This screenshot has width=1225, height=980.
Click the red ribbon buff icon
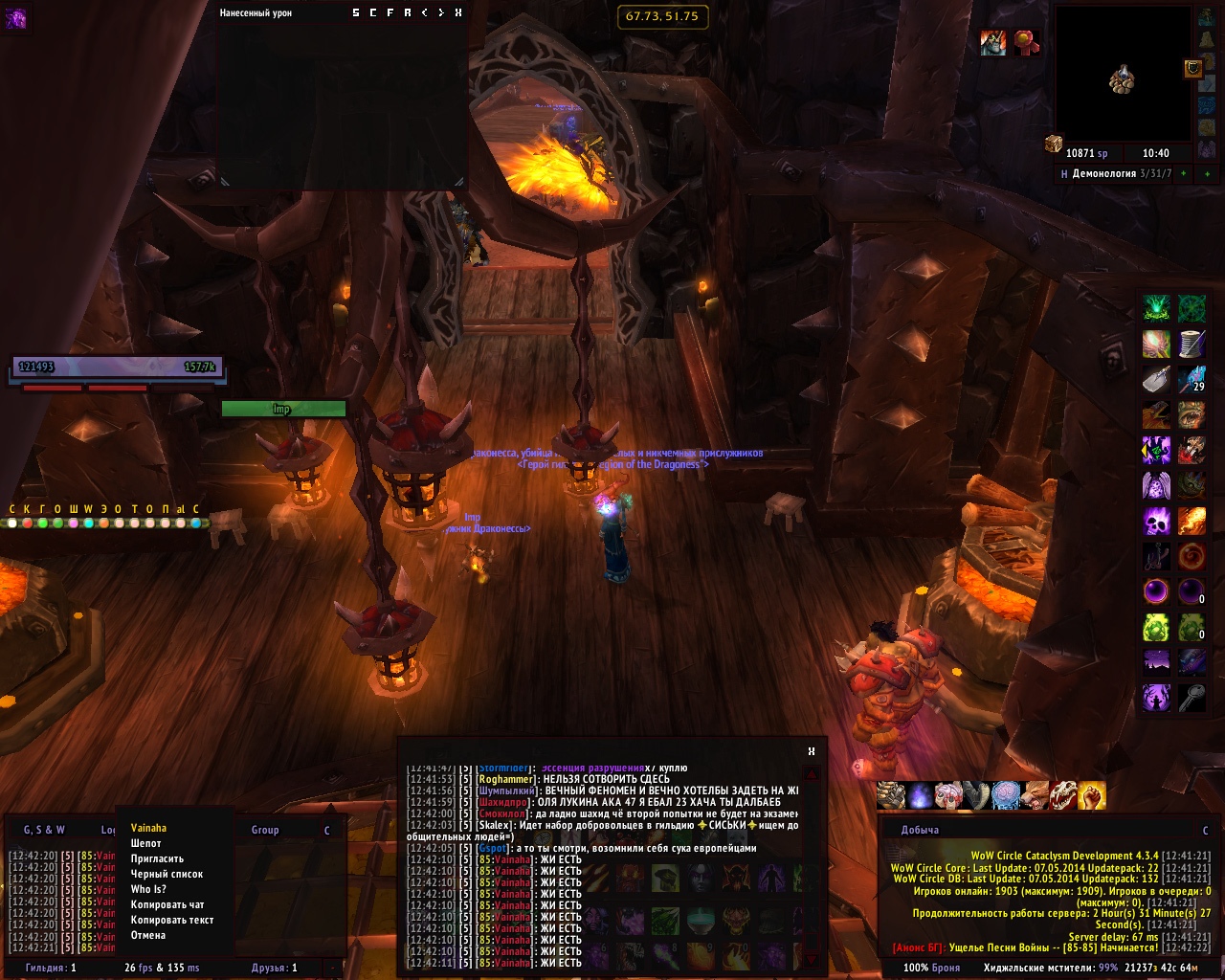[1026, 43]
